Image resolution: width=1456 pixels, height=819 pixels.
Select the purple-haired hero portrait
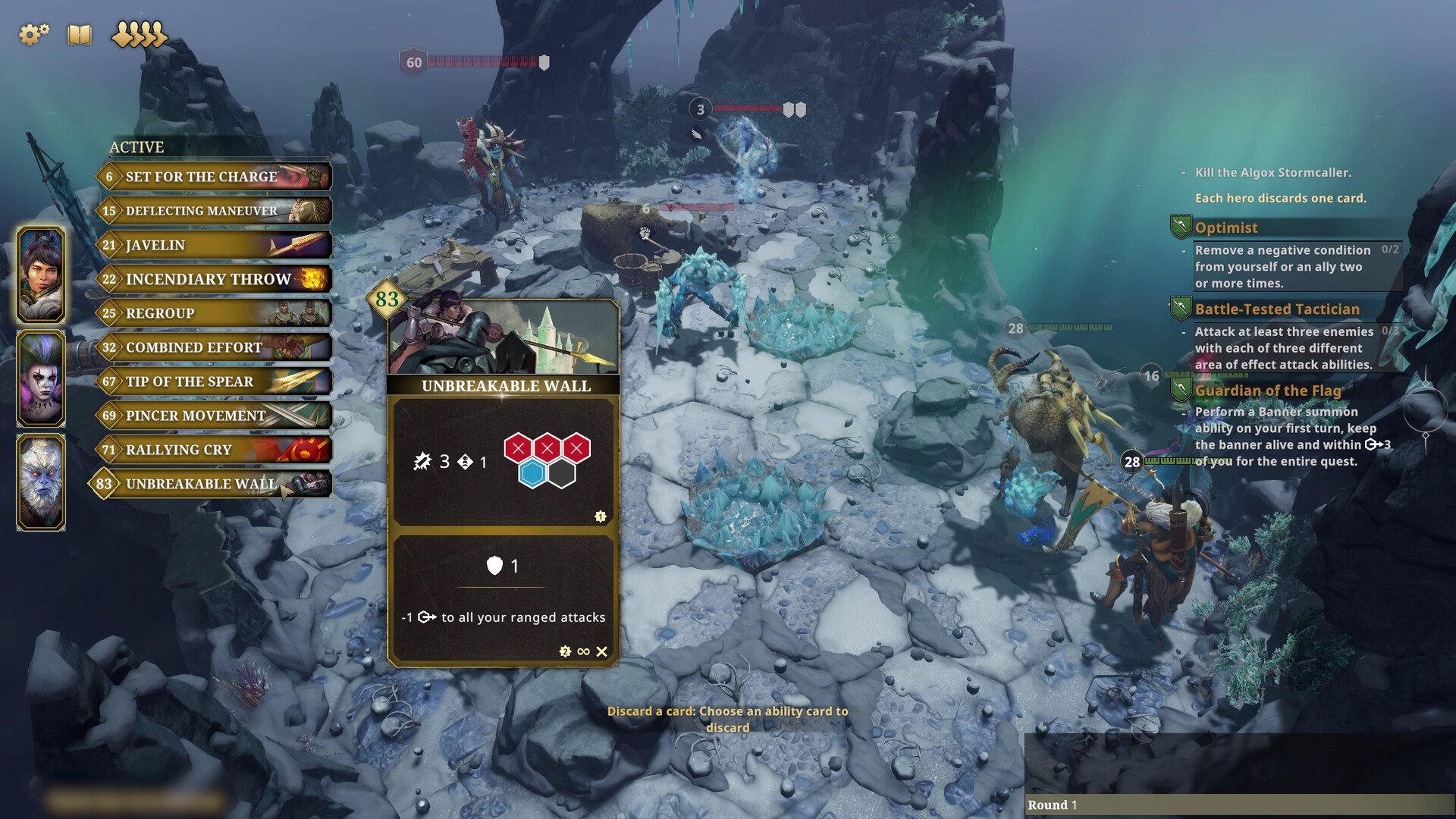(x=41, y=378)
